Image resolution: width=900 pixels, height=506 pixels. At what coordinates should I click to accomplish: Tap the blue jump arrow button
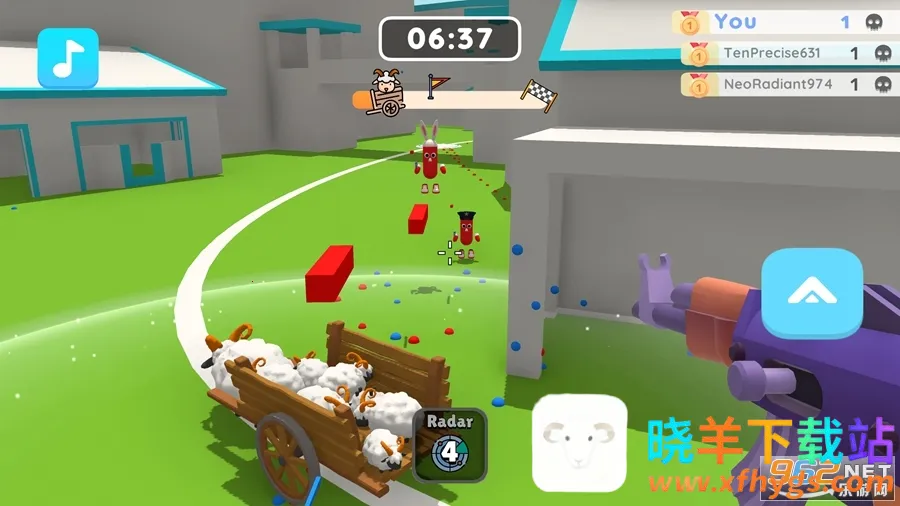[x=811, y=293]
